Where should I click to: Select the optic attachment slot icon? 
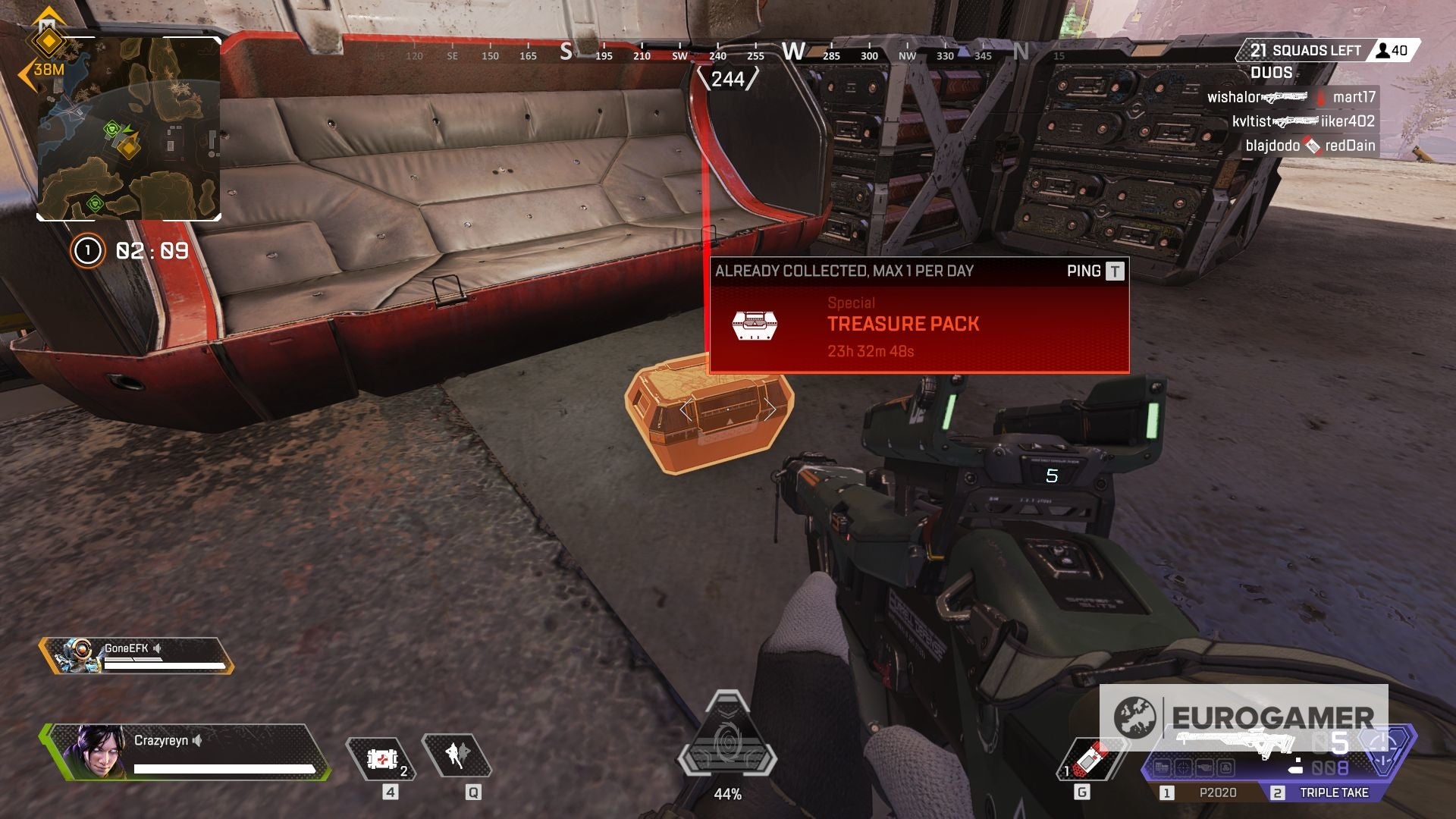coord(1183,767)
